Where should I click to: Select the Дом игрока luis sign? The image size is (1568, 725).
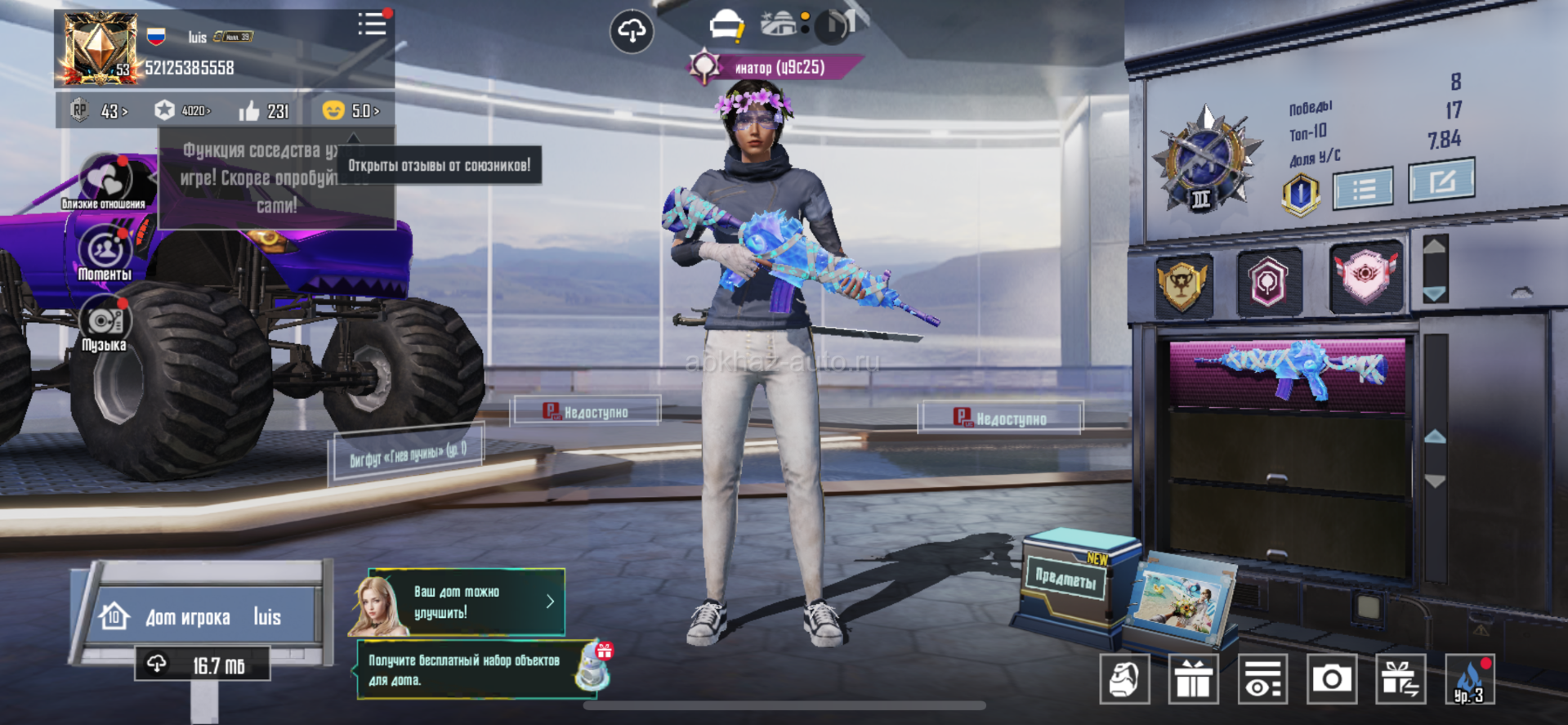[x=203, y=615]
